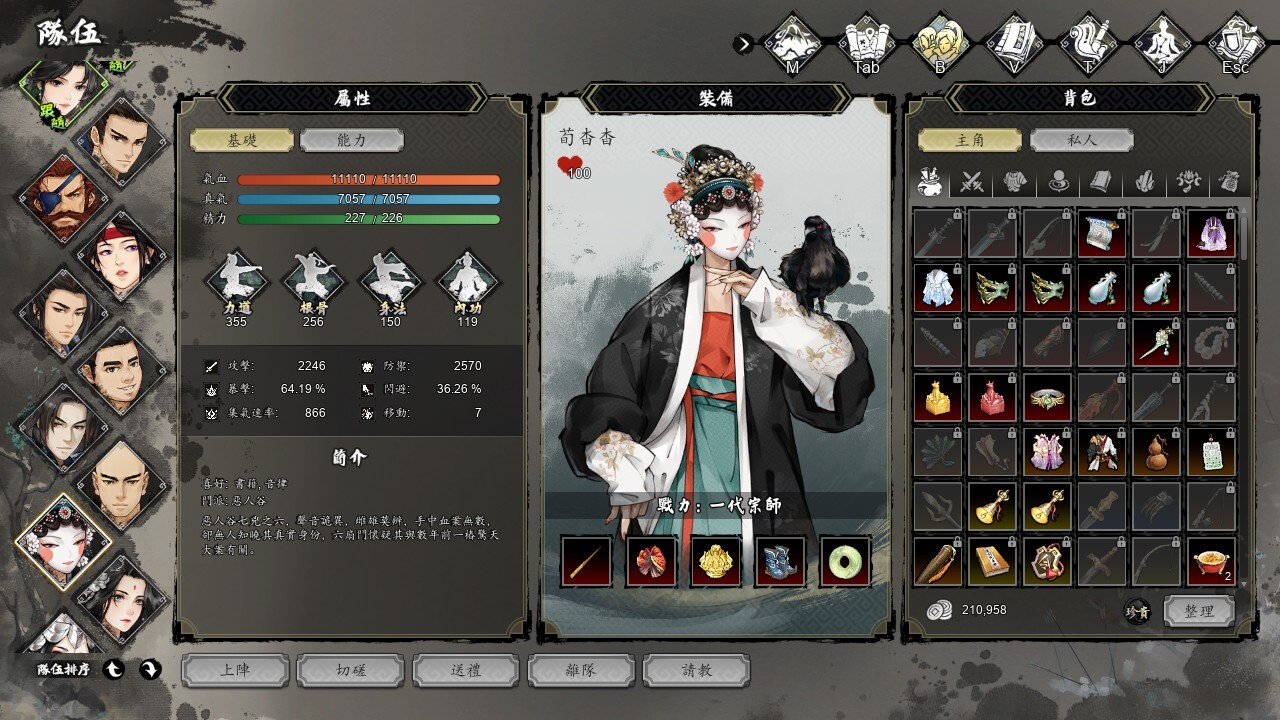Select the equipped blue boots slot
1280x720 pixels.
(x=781, y=561)
